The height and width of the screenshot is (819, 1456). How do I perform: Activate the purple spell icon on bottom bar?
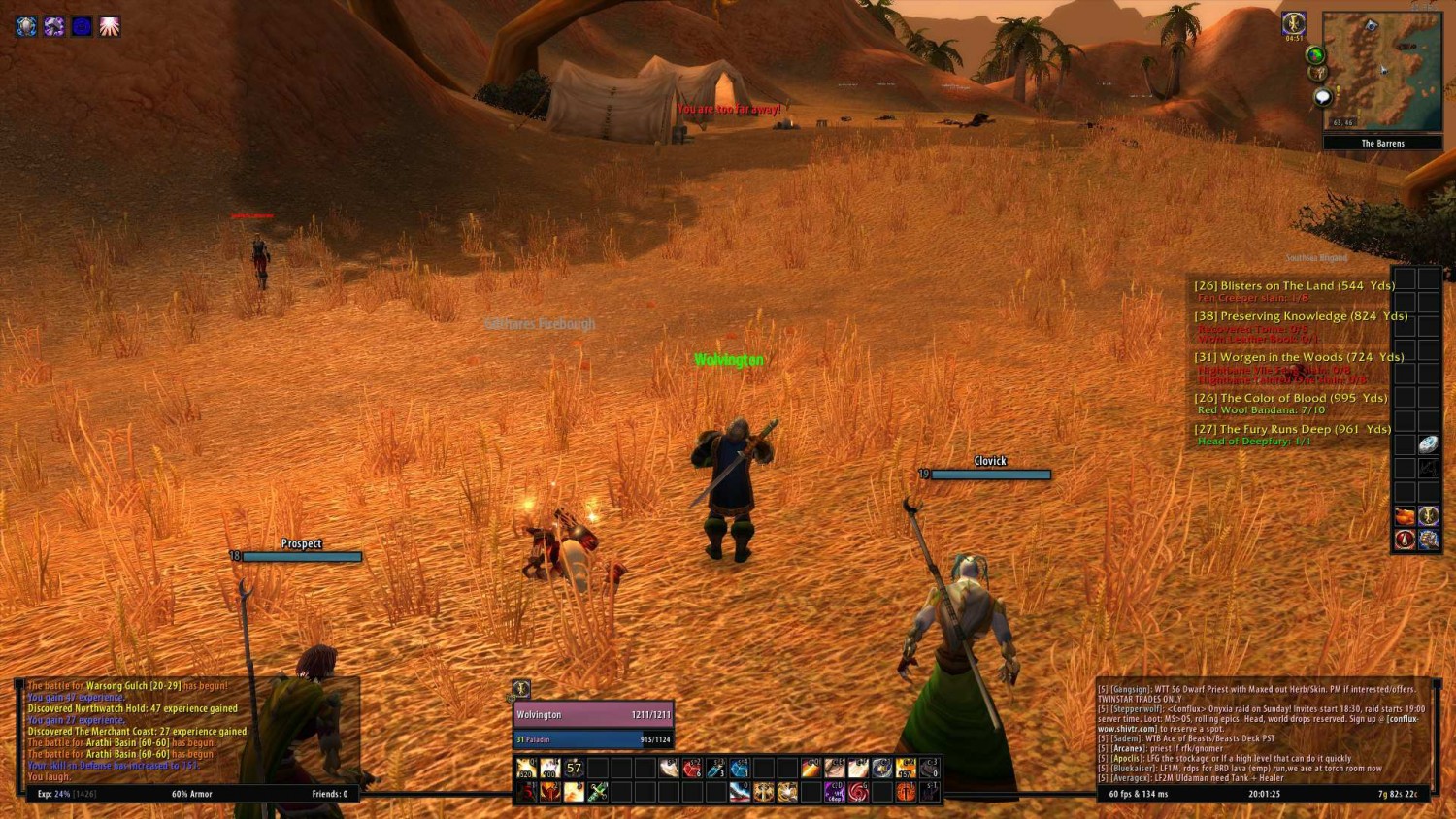click(x=835, y=792)
